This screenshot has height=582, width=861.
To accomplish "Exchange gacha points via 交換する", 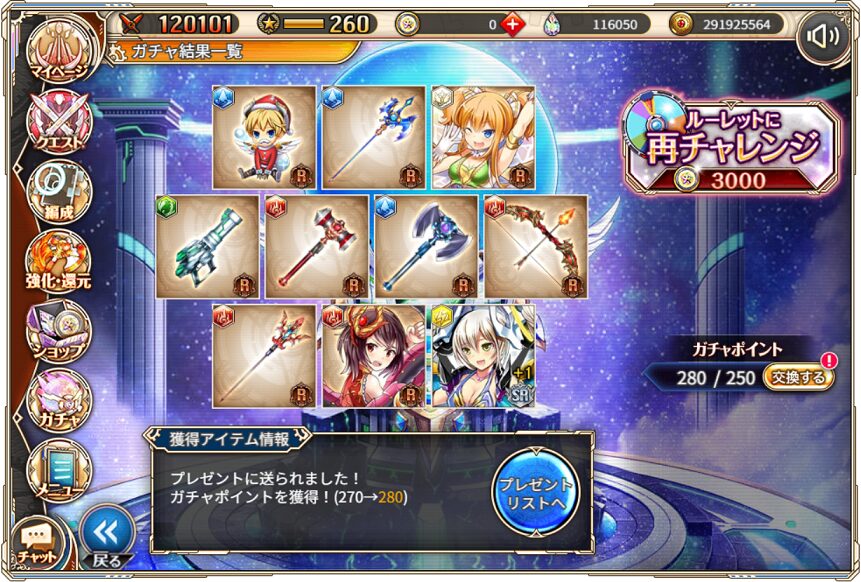I will pos(798,377).
